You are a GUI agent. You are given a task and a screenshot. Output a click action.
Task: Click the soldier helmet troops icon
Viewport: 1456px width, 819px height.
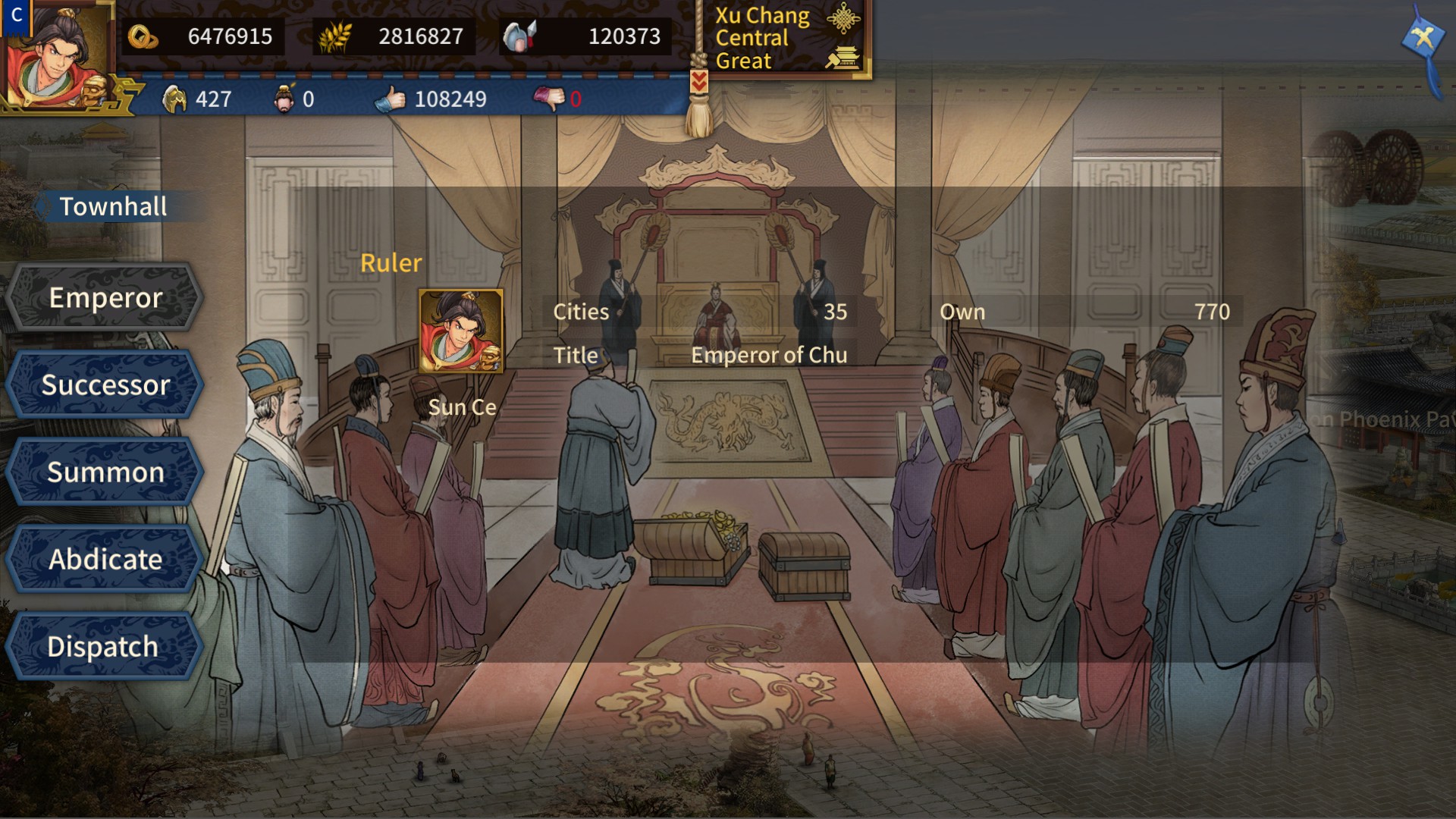[519, 35]
